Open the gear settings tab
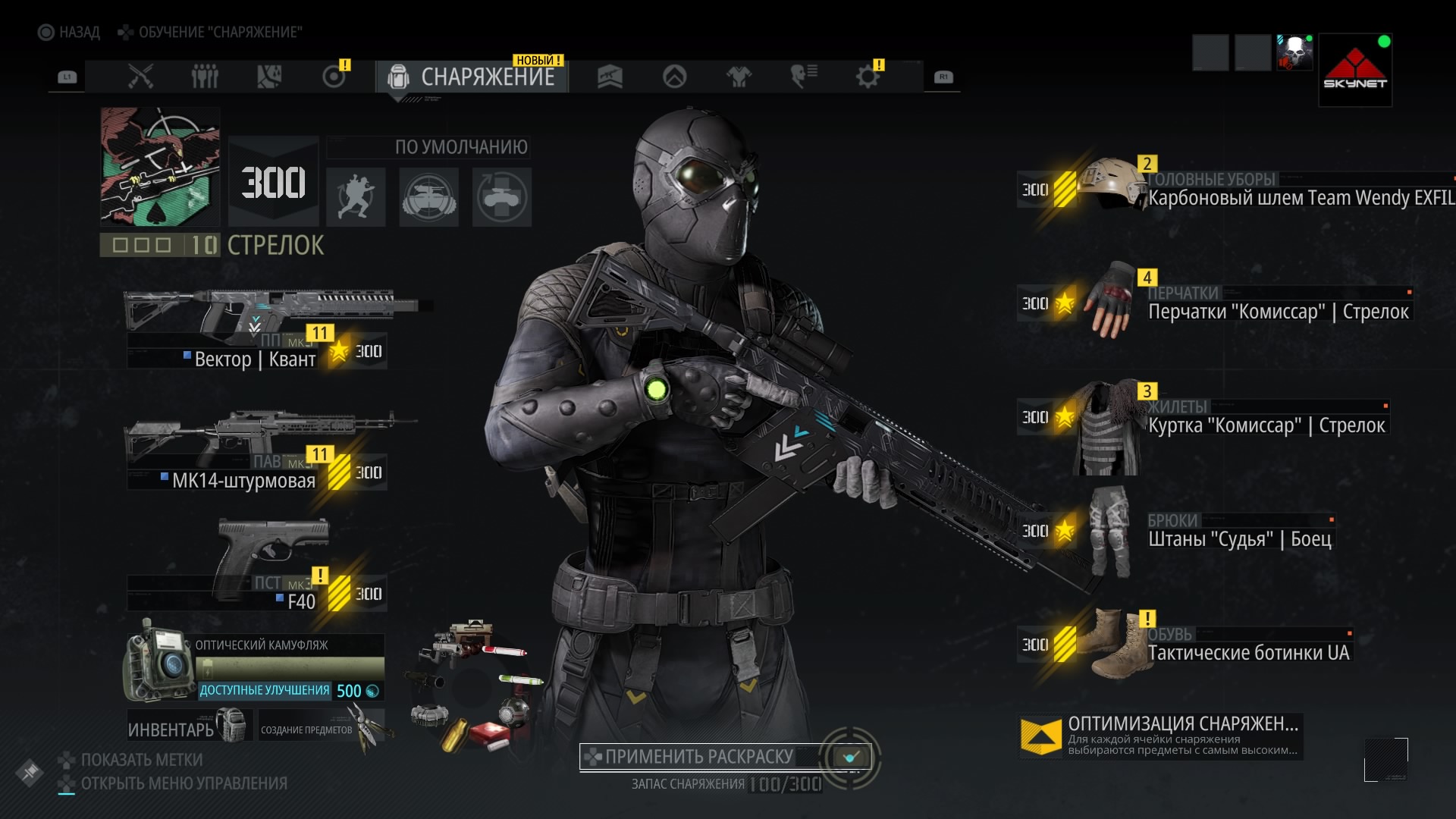The height and width of the screenshot is (819, 1456). point(868,77)
